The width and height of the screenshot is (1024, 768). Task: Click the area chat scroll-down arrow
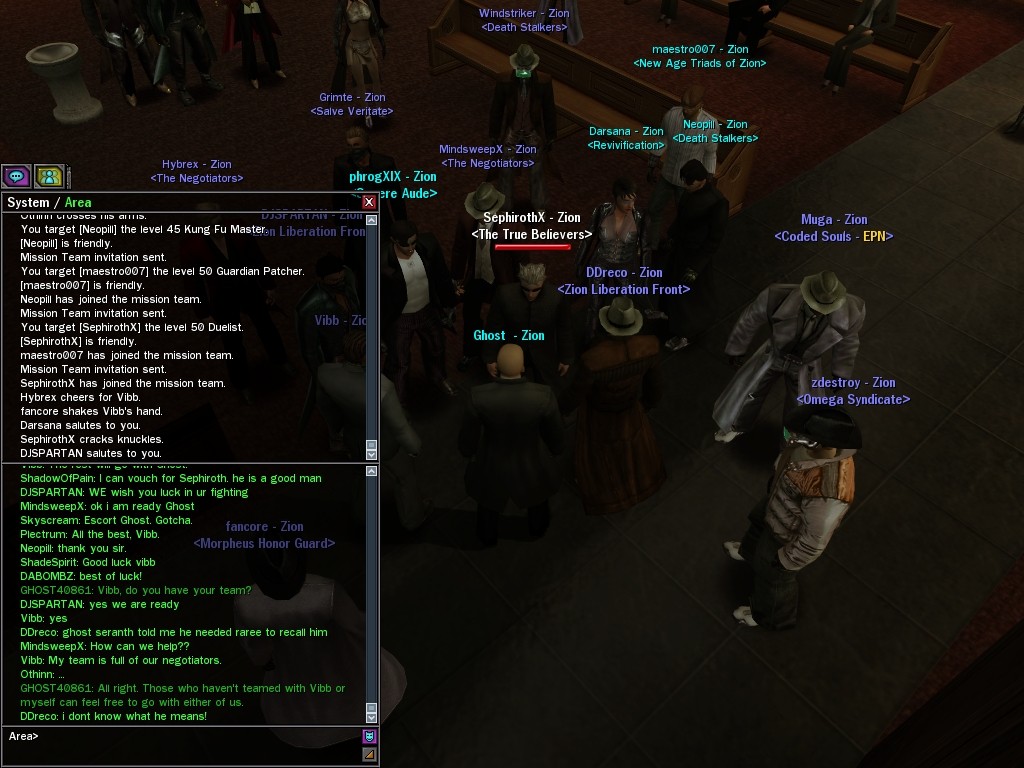click(x=372, y=716)
